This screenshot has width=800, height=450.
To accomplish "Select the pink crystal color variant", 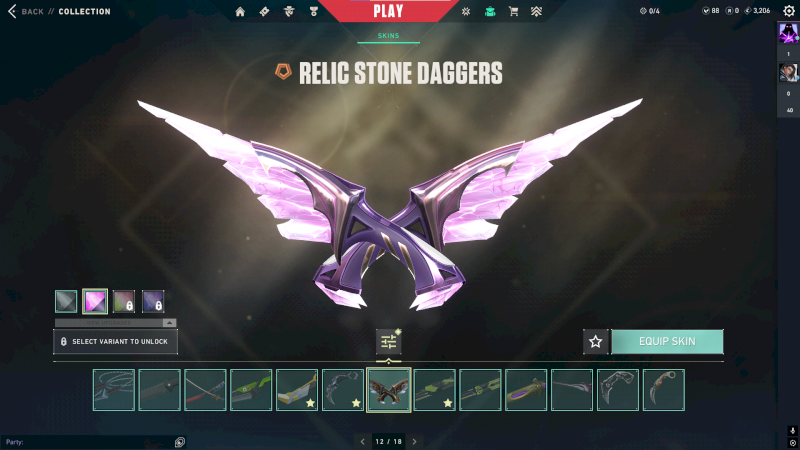I will 95,301.
